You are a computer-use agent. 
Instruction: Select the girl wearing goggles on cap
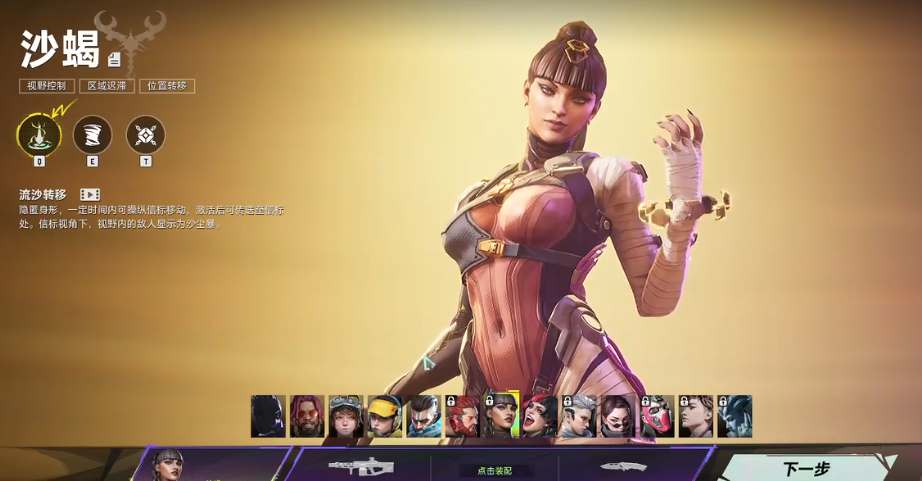(x=346, y=416)
